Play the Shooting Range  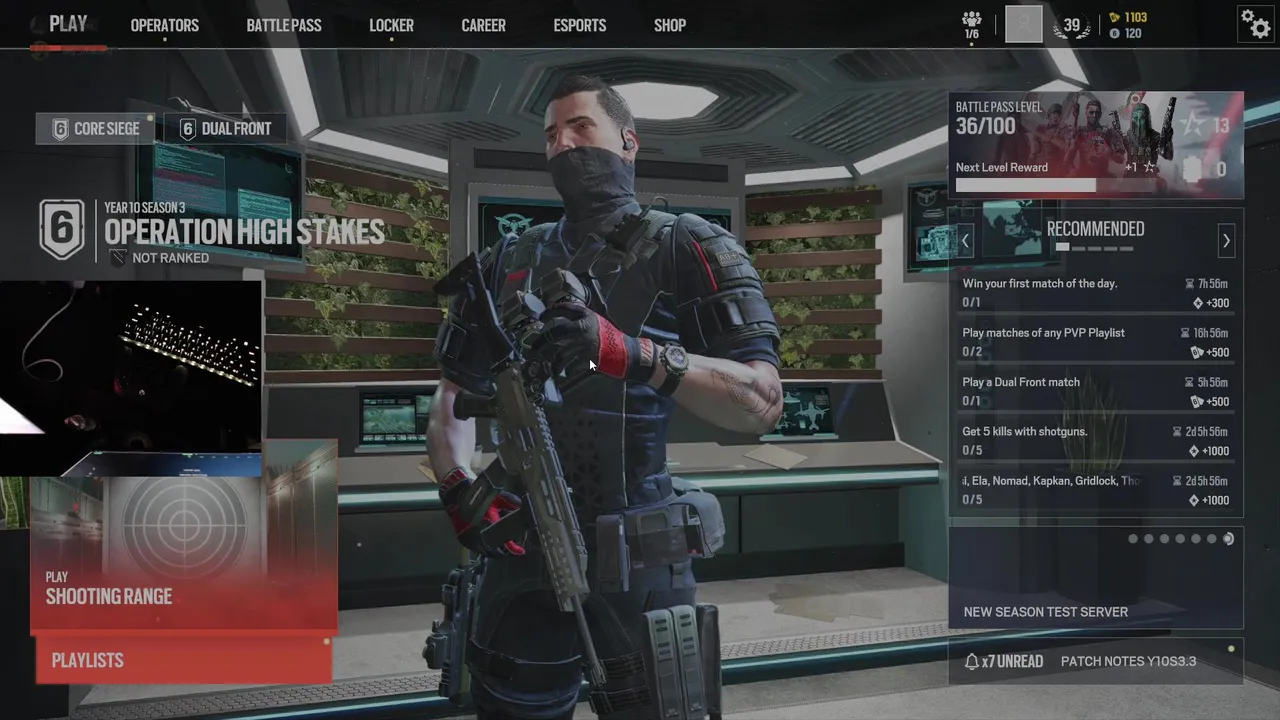point(183,555)
